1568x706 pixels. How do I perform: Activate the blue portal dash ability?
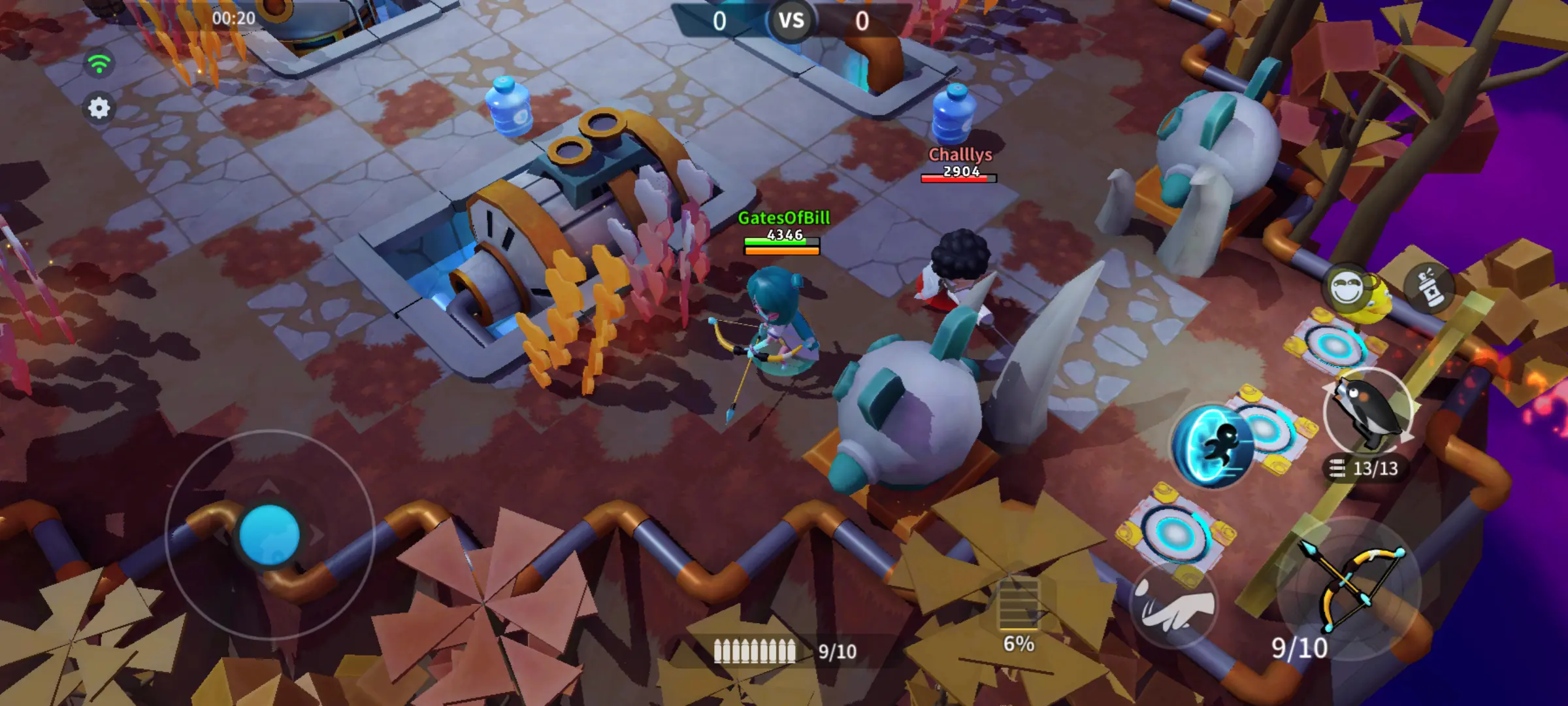(x=1213, y=446)
